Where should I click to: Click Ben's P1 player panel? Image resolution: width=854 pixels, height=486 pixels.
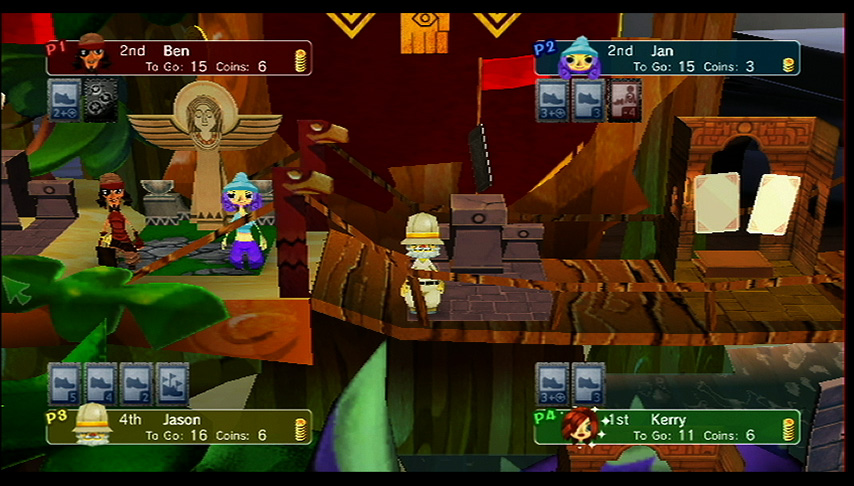(180, 58)
